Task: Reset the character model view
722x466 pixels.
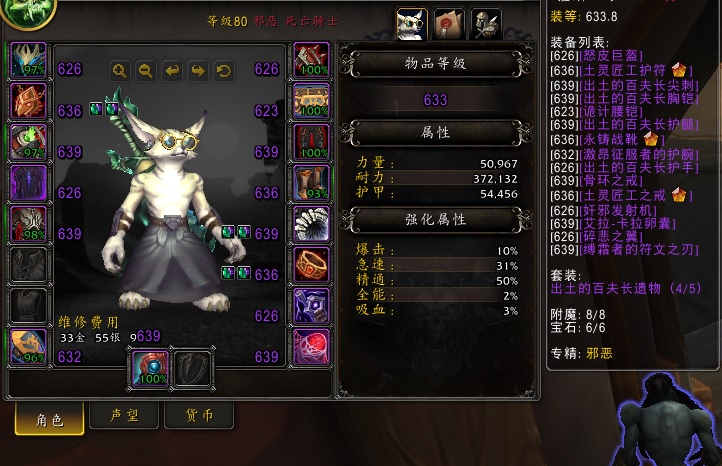Action: [x=224, y=70]
